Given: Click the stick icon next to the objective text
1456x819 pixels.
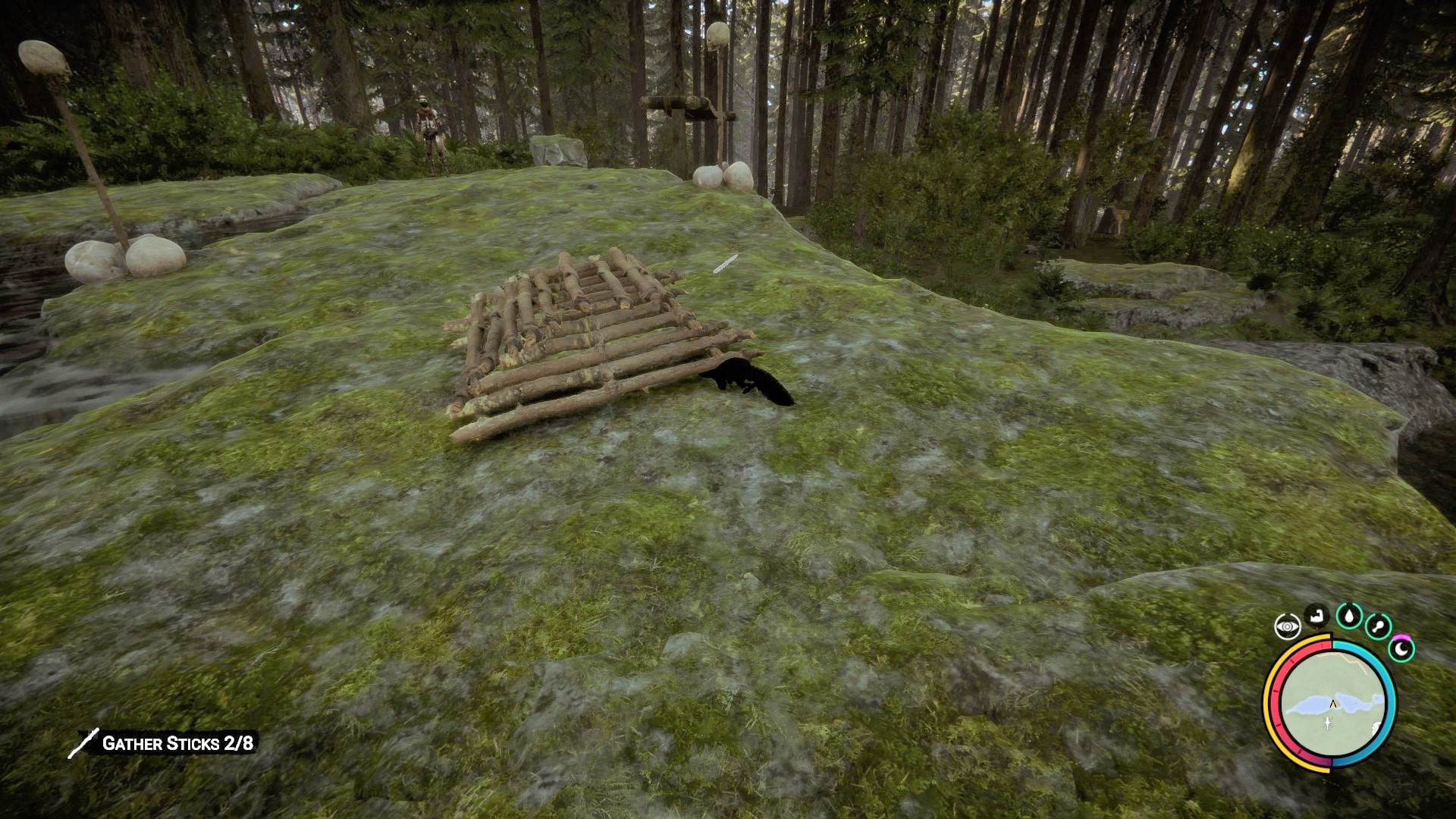Looking at the screenshot, I should [x=86, y=745].
